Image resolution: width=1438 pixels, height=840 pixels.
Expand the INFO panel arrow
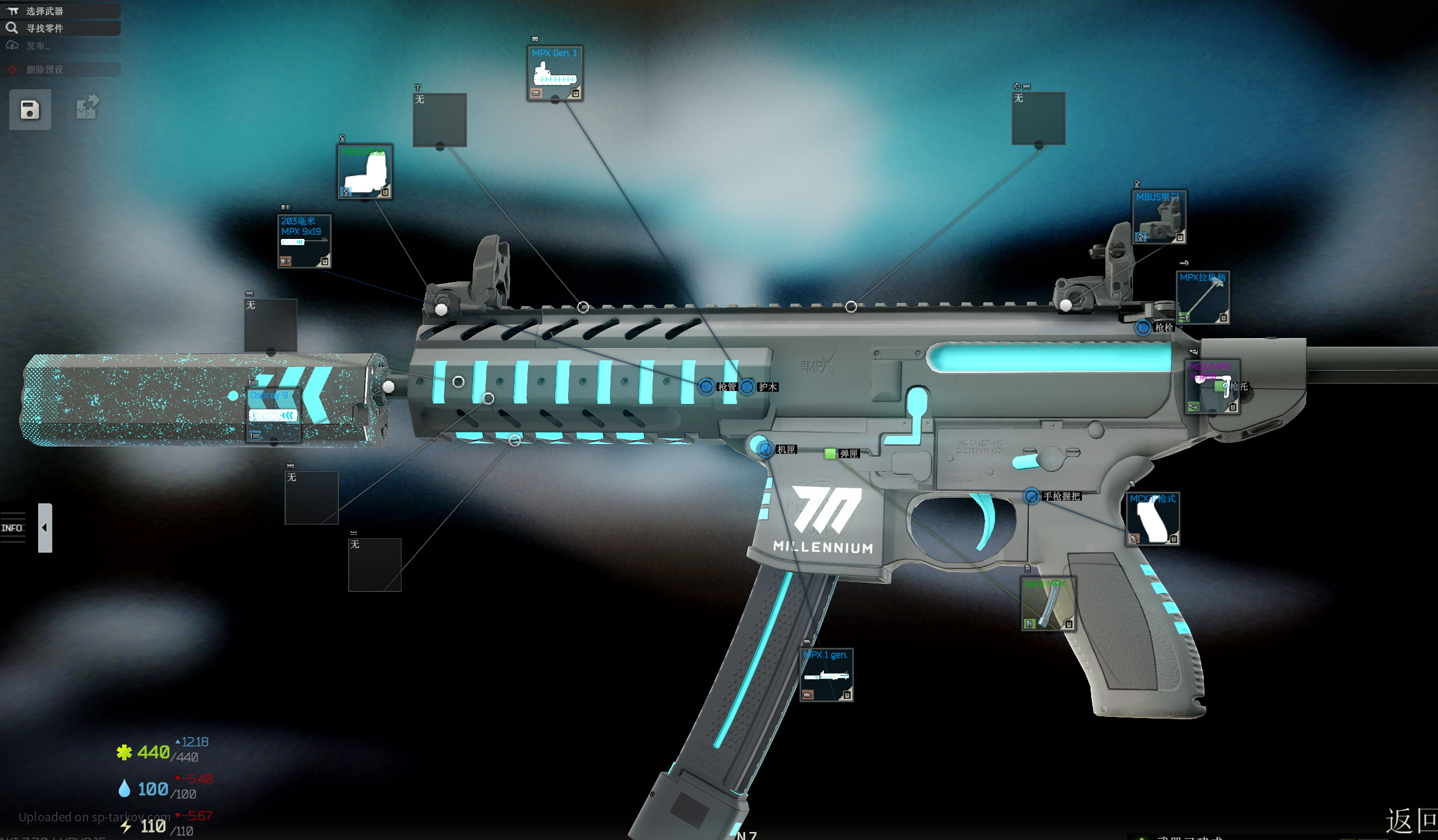coord(45,528)
